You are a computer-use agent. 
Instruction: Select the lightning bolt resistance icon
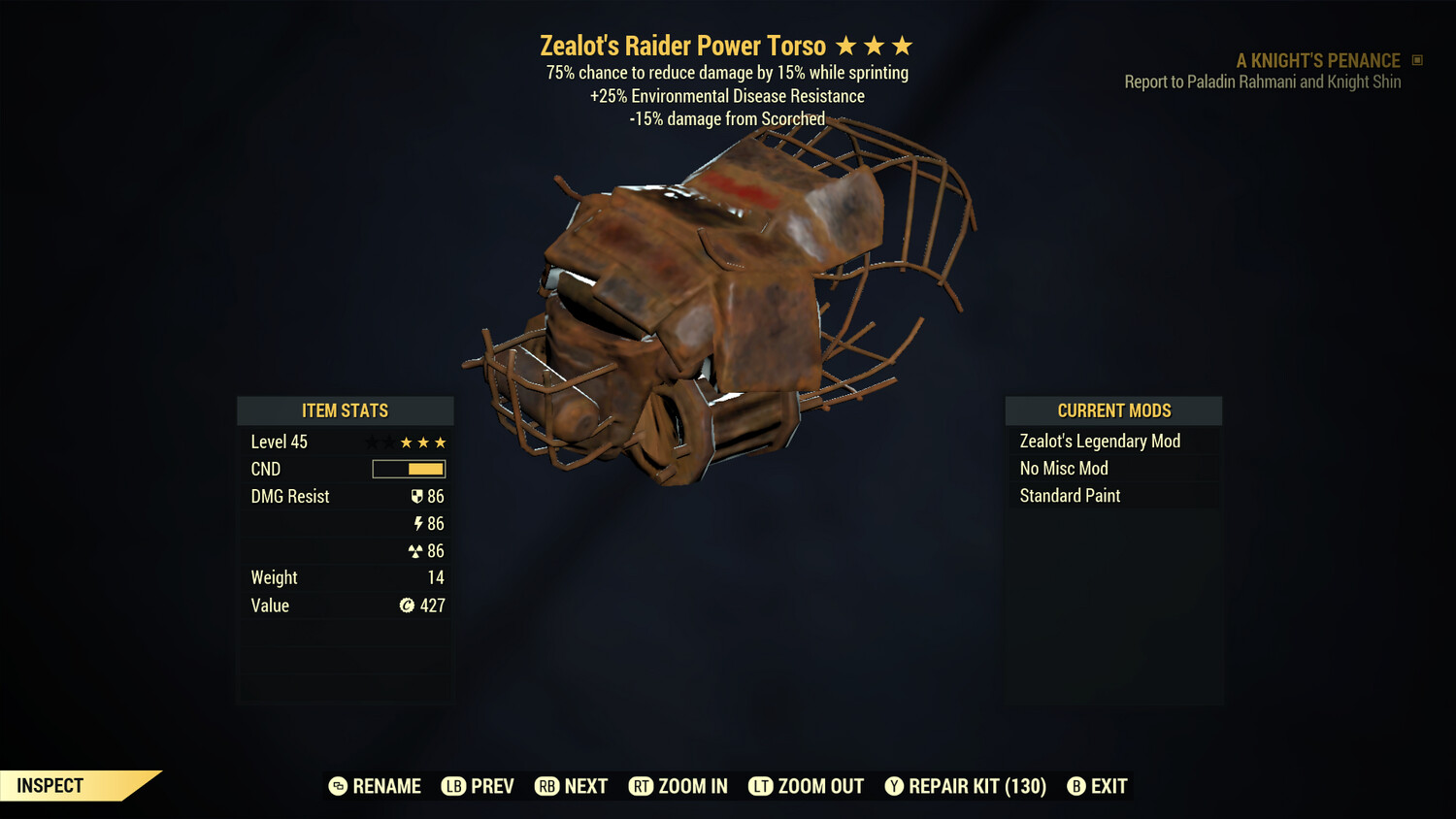[x=419, y=523]
